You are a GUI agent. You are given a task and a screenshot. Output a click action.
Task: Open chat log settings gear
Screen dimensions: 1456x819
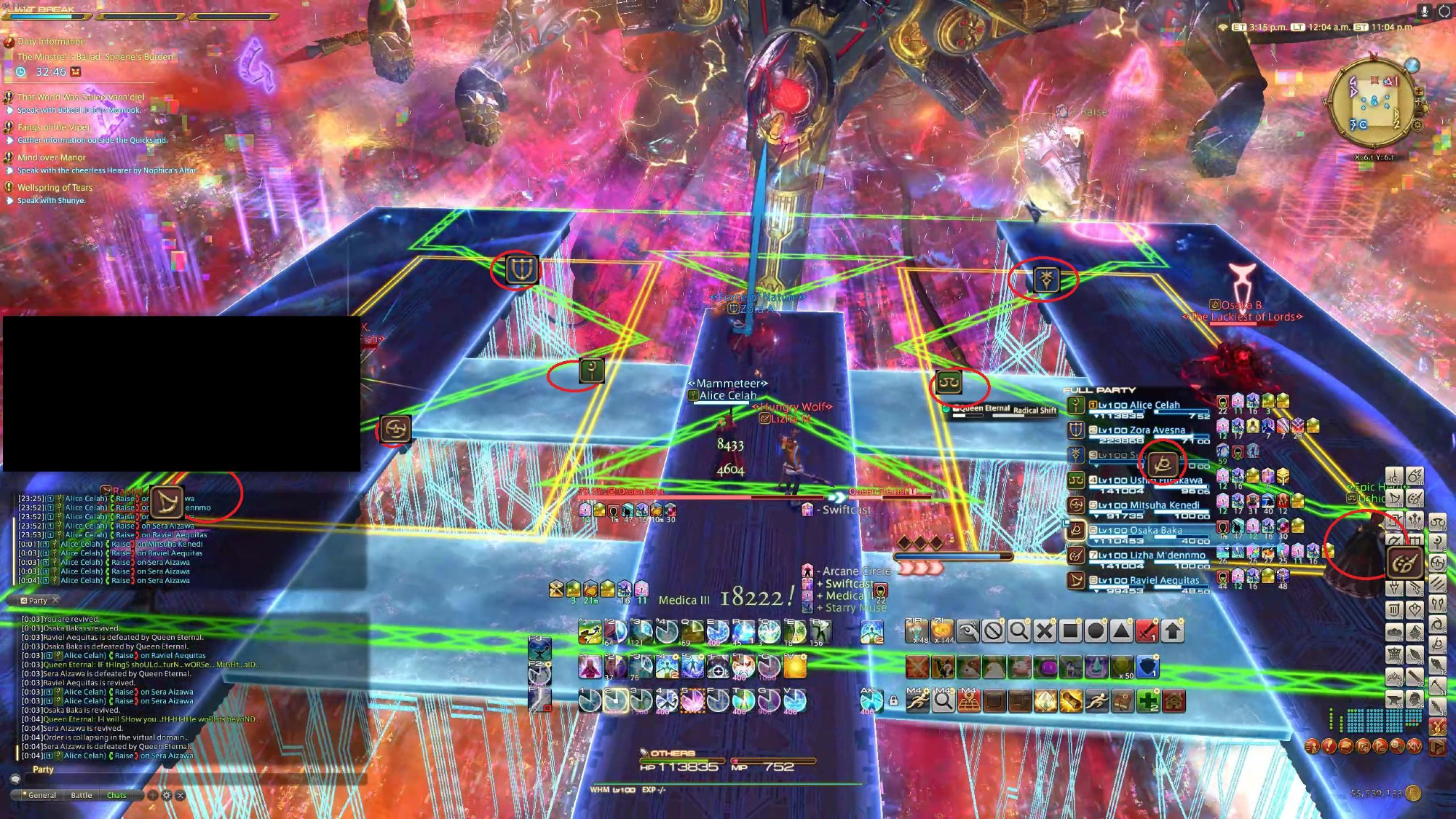click(x=167, y=795)
